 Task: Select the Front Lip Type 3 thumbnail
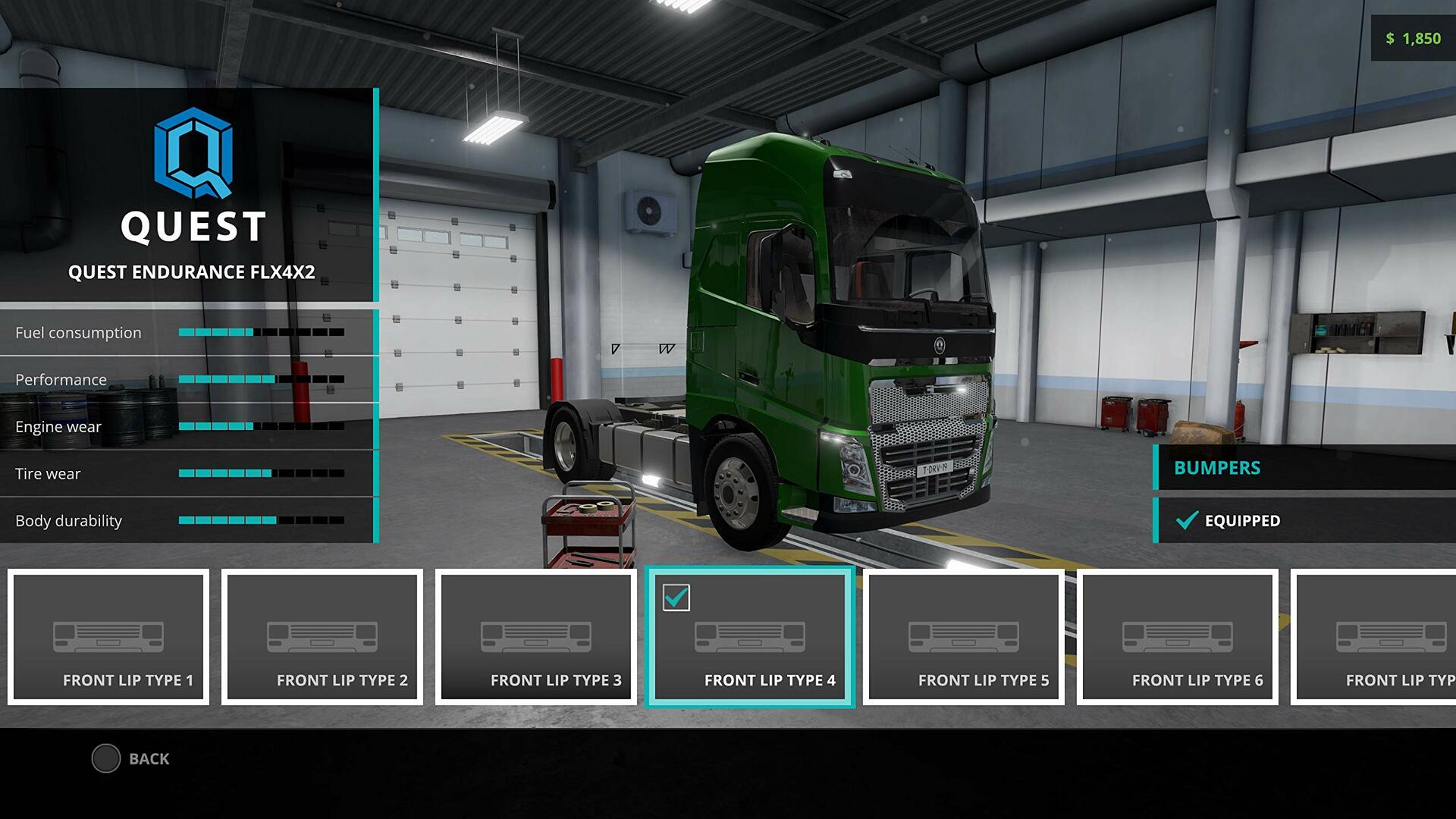tap(536, 637)
